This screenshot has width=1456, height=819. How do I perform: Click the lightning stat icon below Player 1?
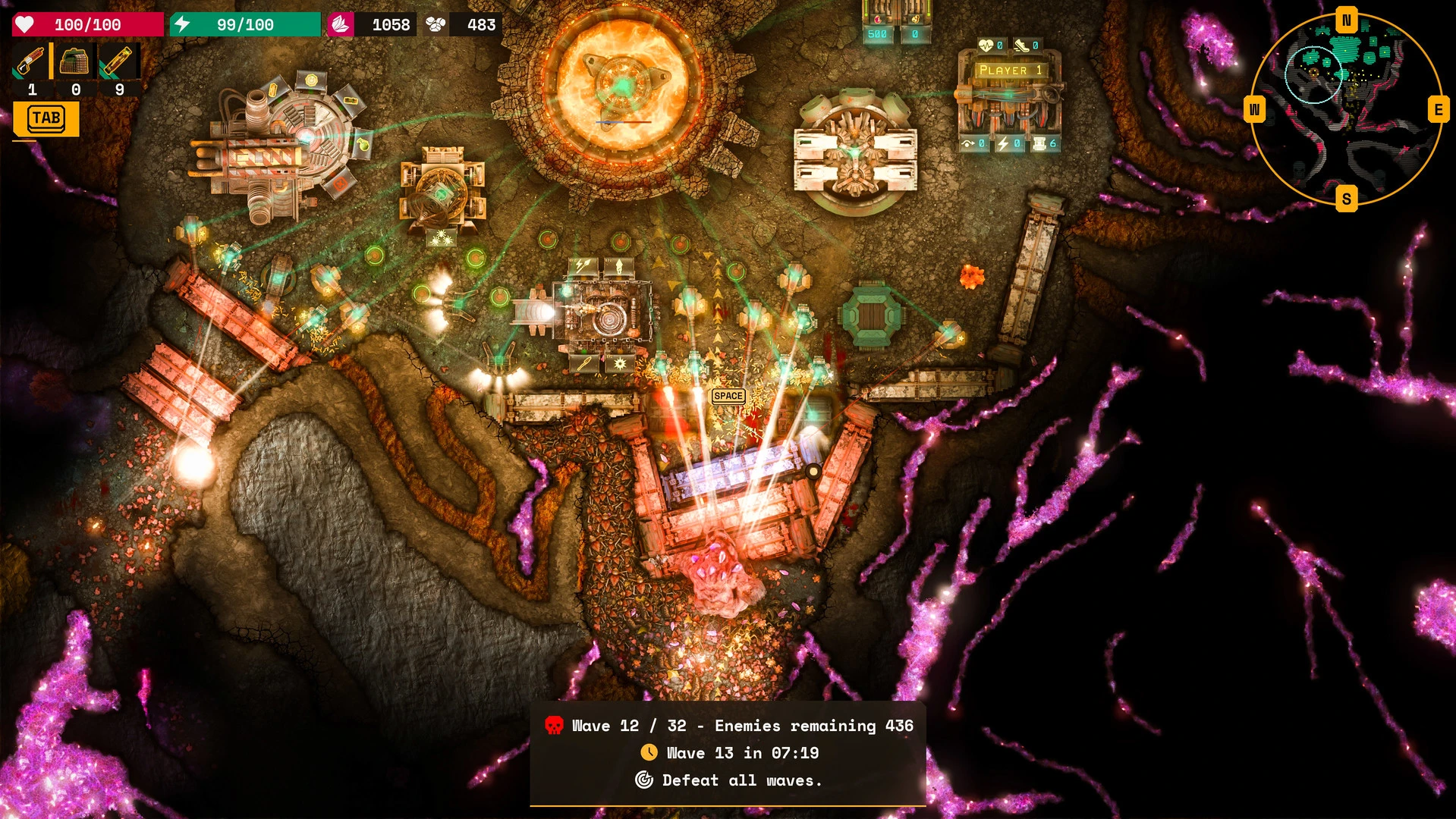click(1004, 143)
